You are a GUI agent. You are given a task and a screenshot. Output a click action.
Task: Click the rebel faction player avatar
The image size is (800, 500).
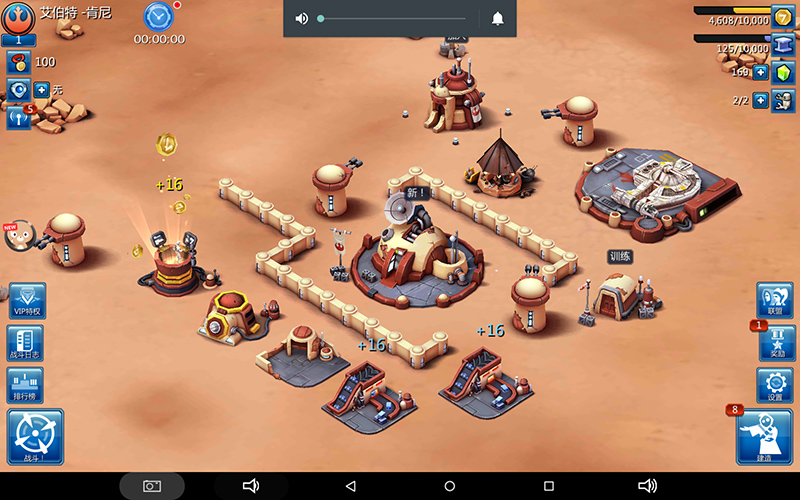pyautogui.click(x=18, y=18)
